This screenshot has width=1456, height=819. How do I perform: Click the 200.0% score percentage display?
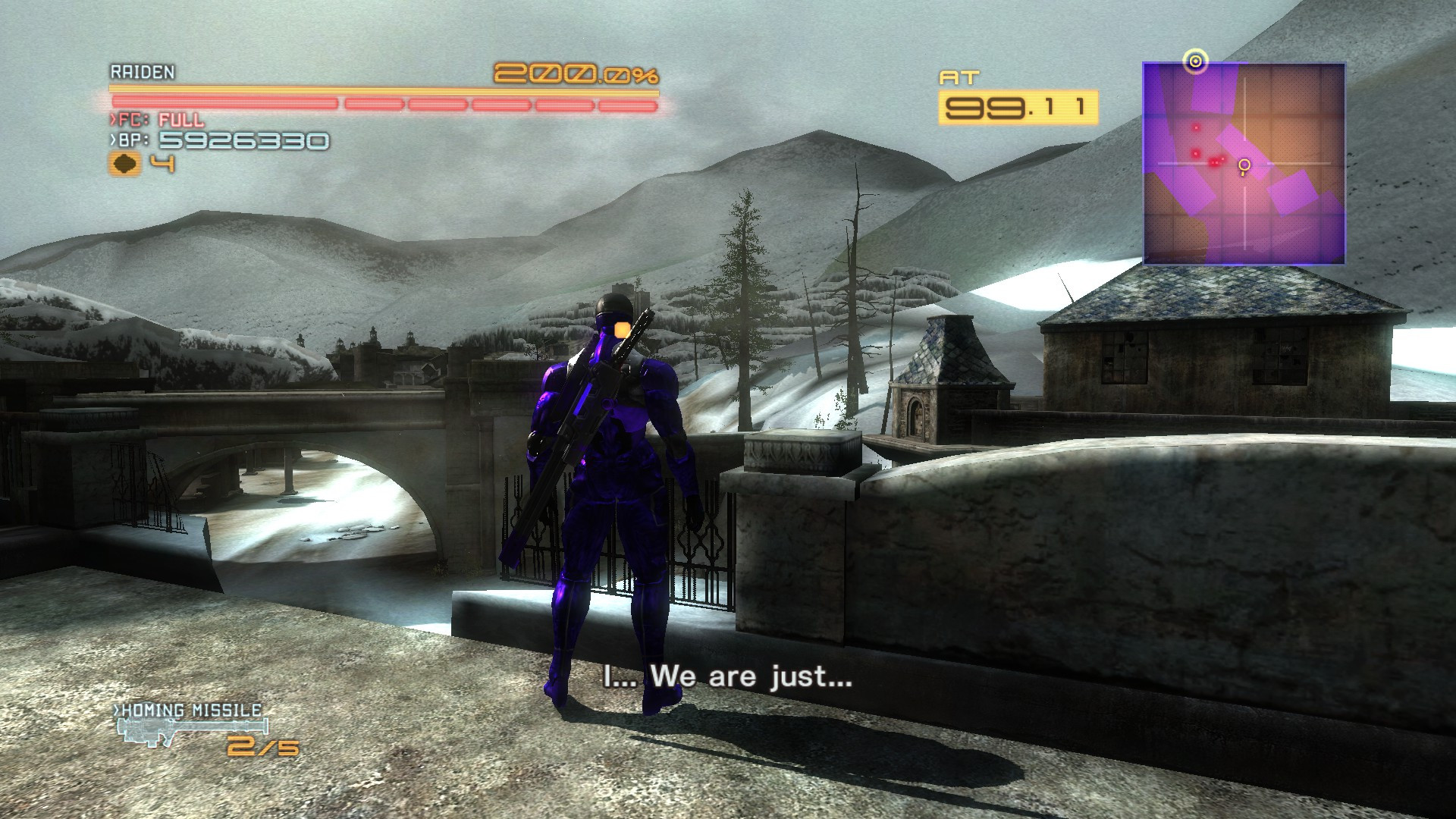tap(576, 74)
